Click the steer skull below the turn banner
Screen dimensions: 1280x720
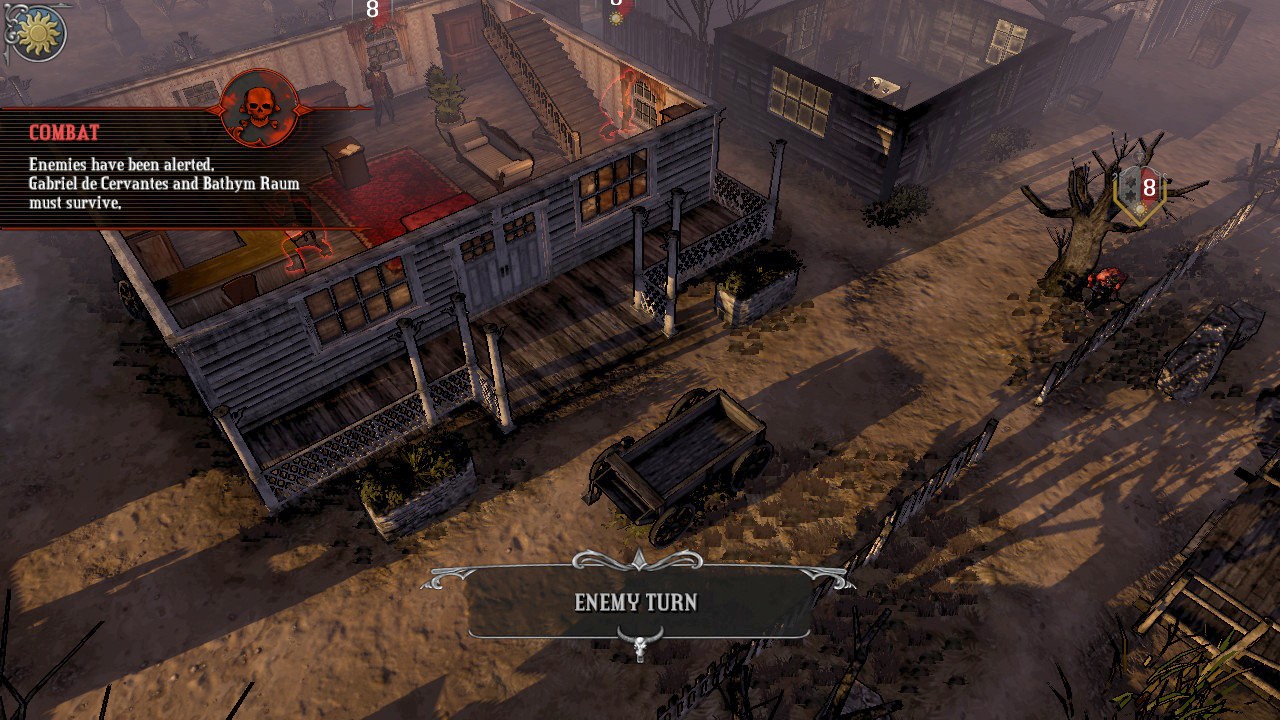638,645
